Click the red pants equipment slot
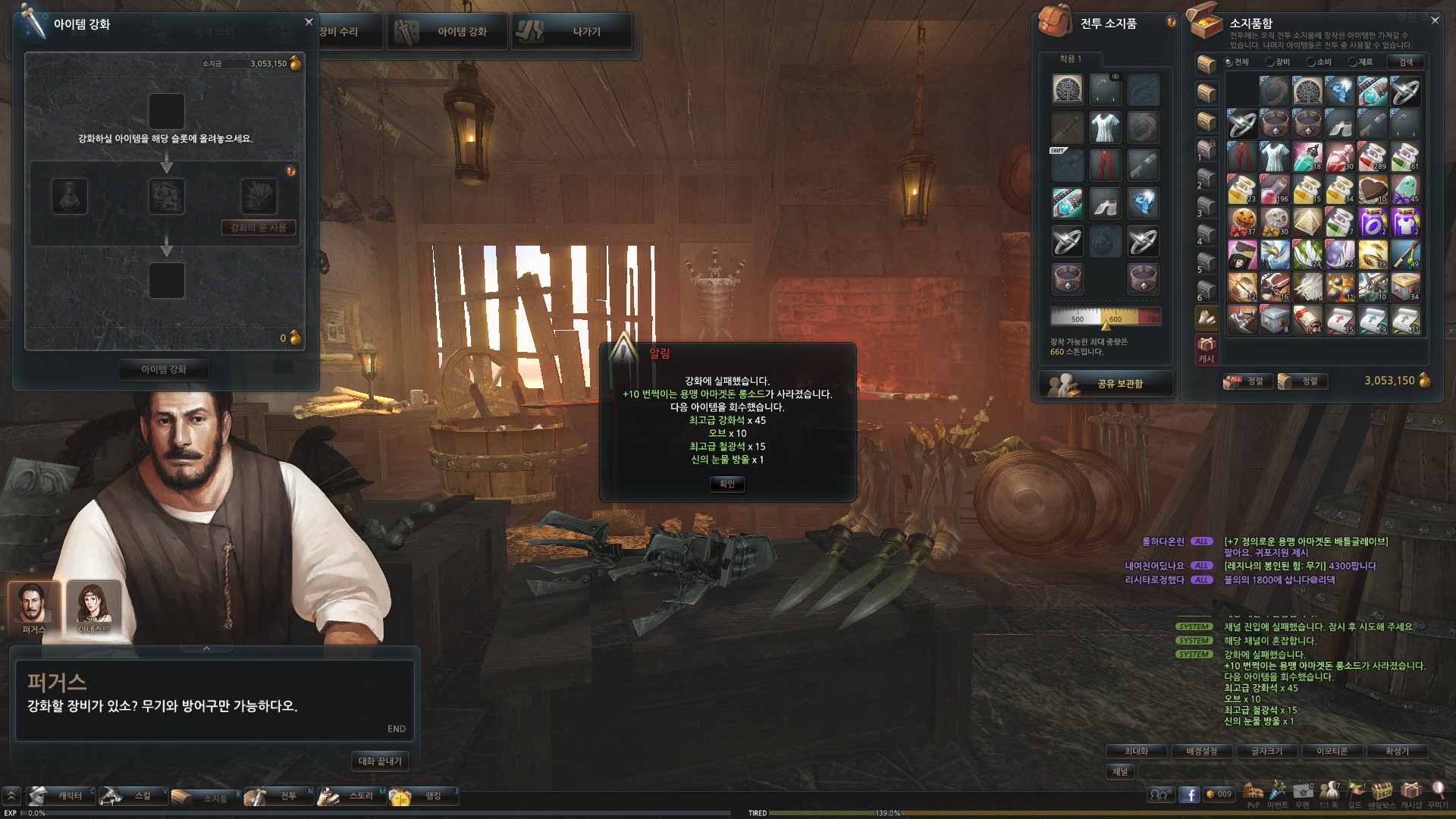The height and width of the screenshot is (819, 1456). pyautogui.click(x=1105, y=164)
